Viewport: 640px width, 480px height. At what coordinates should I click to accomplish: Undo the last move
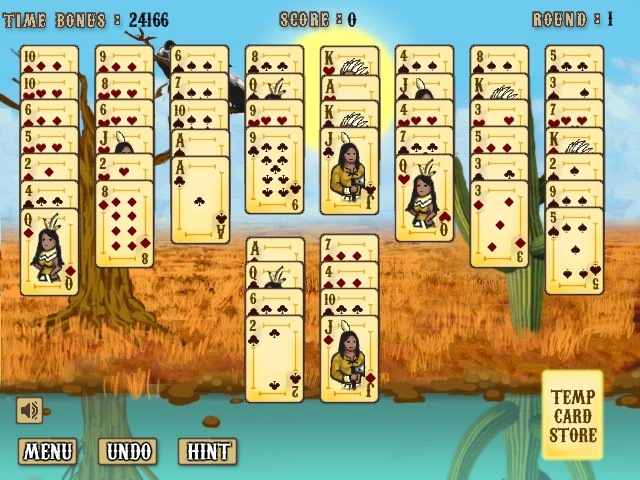pos(132,451)
